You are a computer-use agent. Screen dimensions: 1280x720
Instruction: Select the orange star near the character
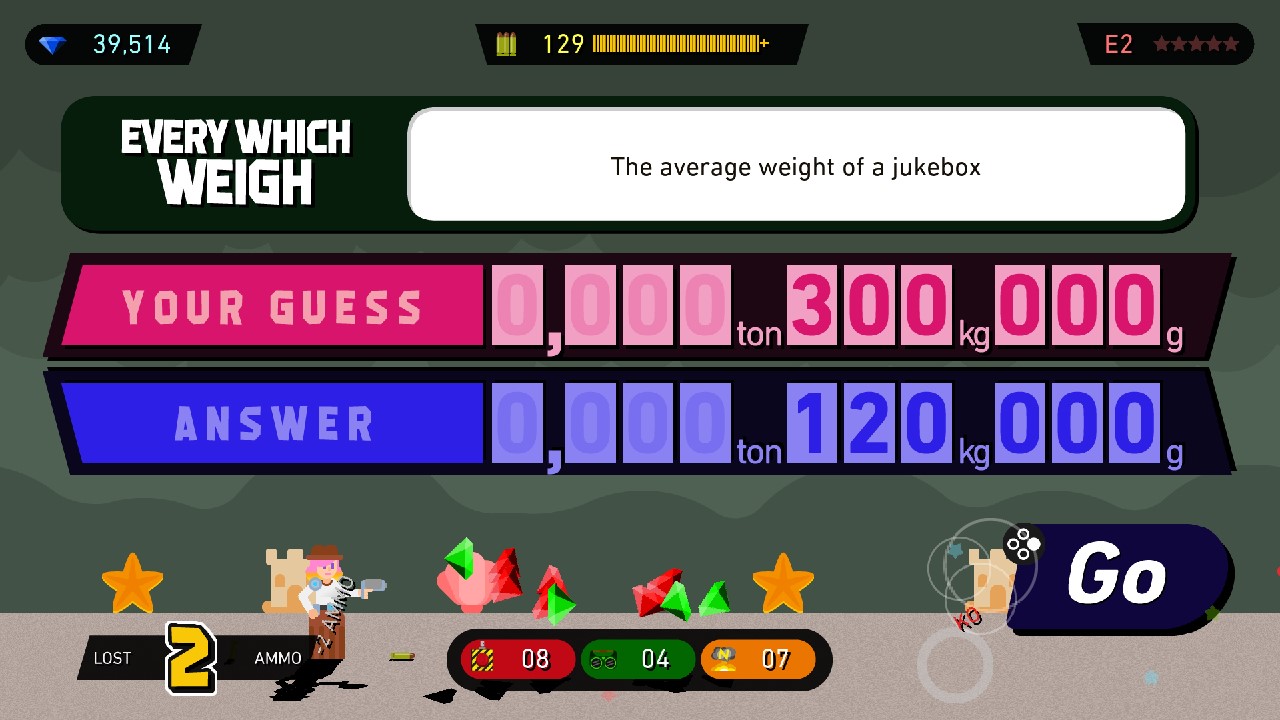click(135, 580)
